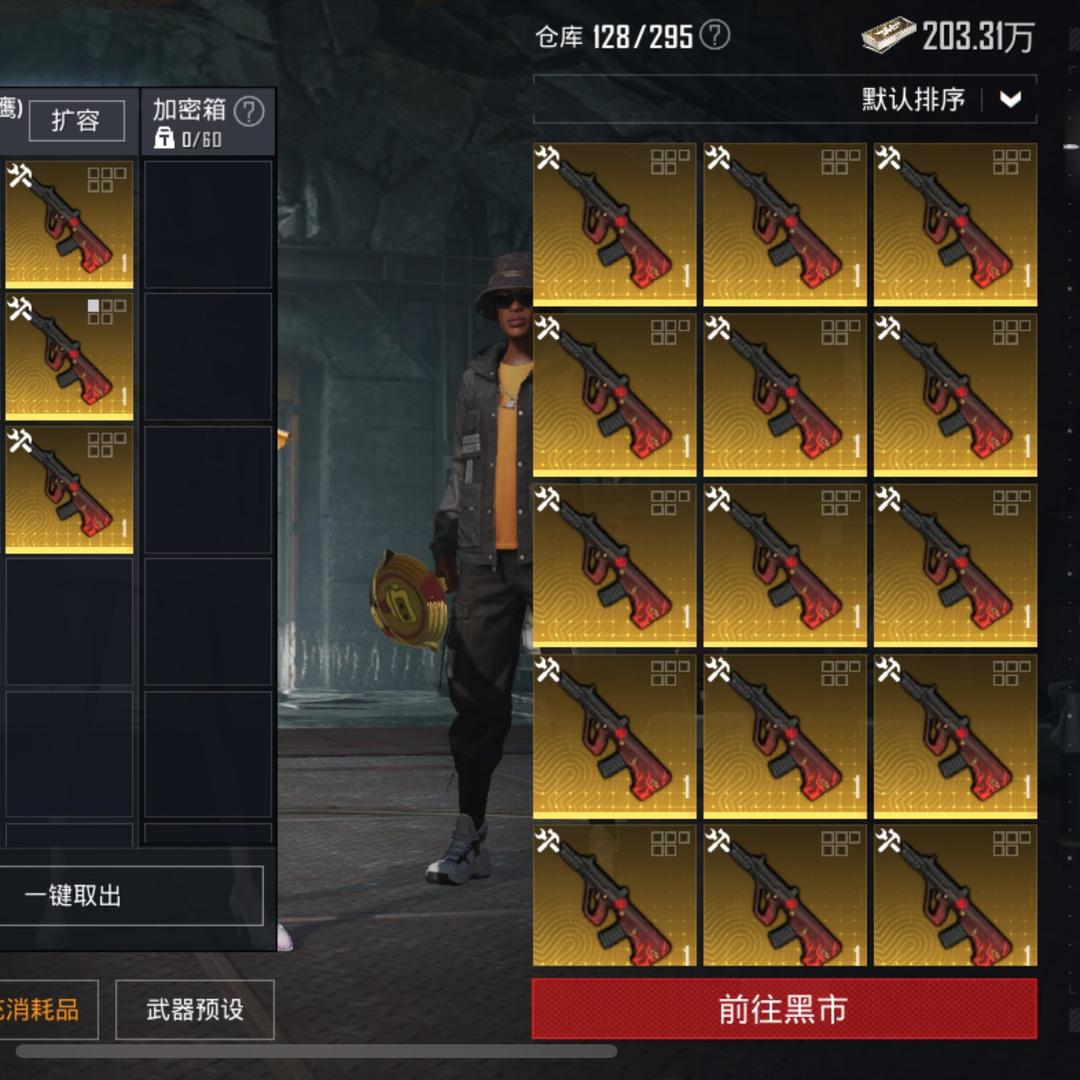Show help for the encrypted box (加密箱)
The height and width of the screenshot is (1080, 1080).
[x=249, y=112]
